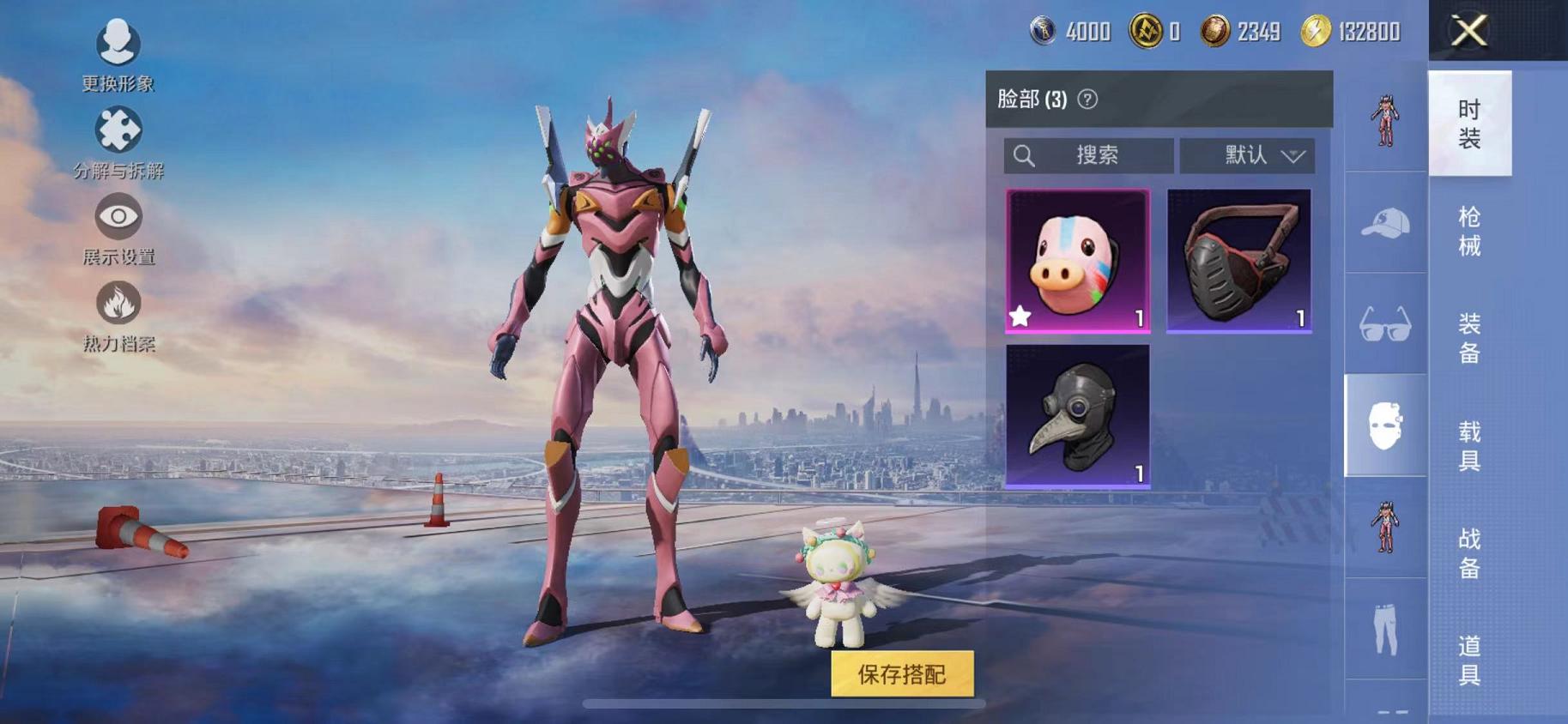This screenshot has width=1568, height=724.
Task: Click the gold coin currency display
Action: point(1217,32)
